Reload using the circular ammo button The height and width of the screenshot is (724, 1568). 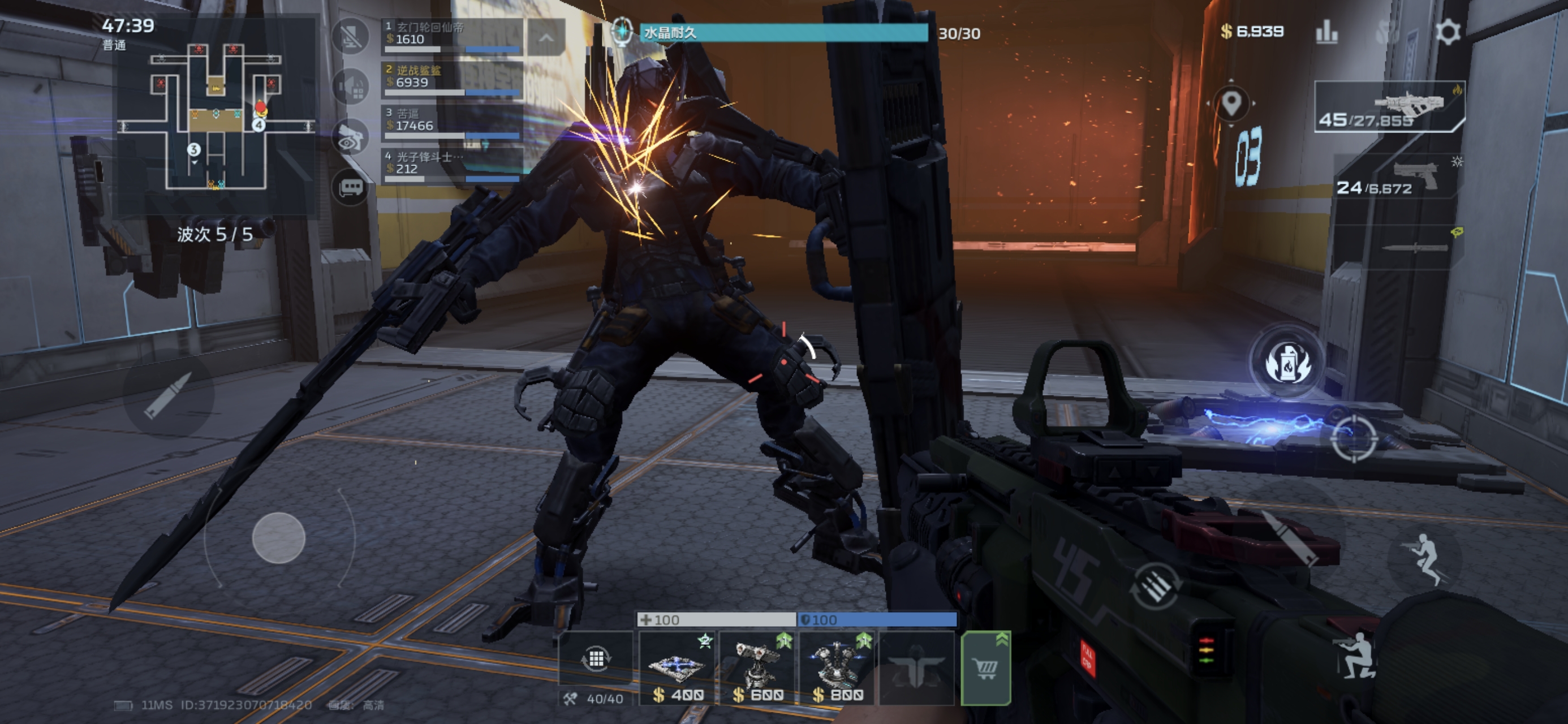1155,586
